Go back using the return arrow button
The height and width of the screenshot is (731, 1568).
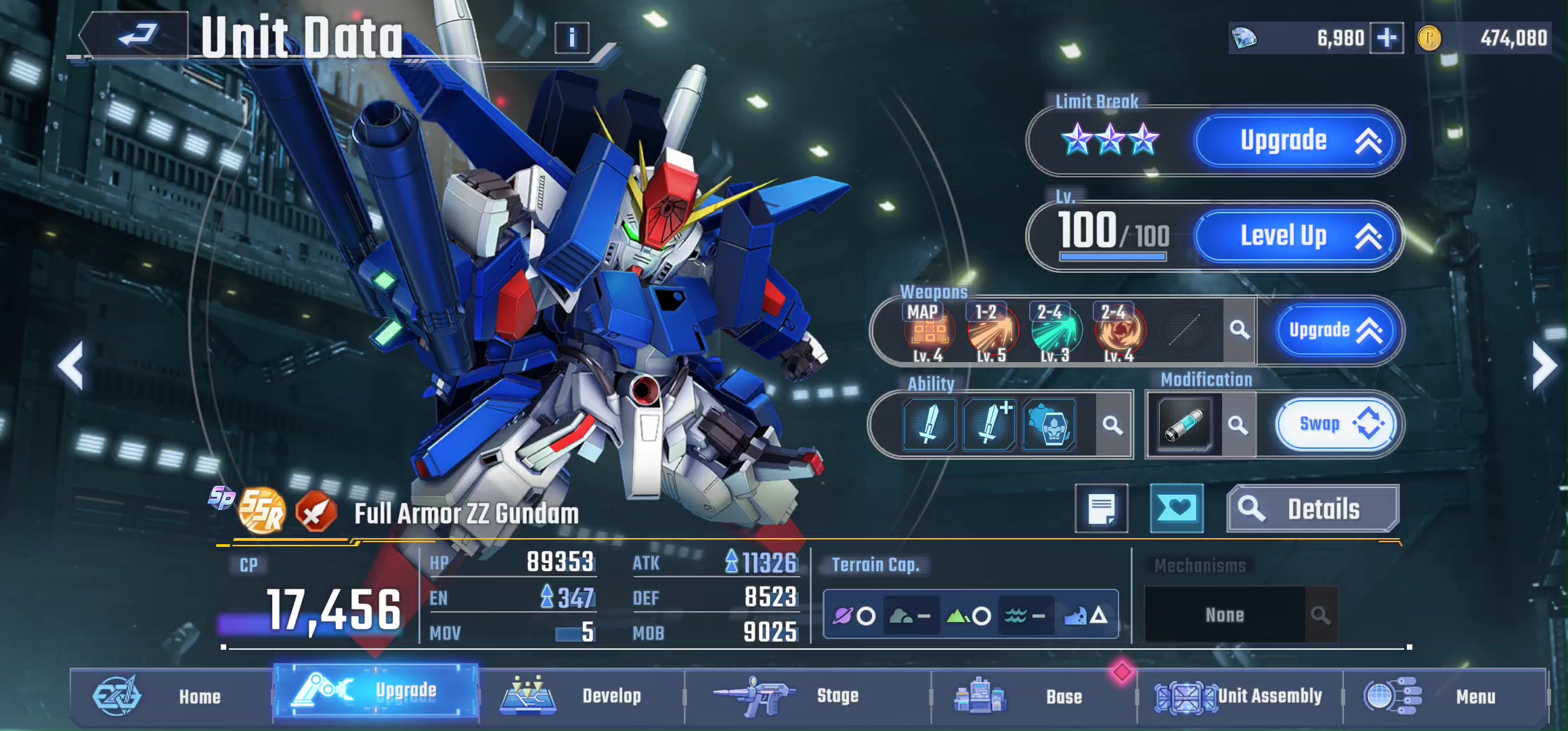click(x=135, y=35)
